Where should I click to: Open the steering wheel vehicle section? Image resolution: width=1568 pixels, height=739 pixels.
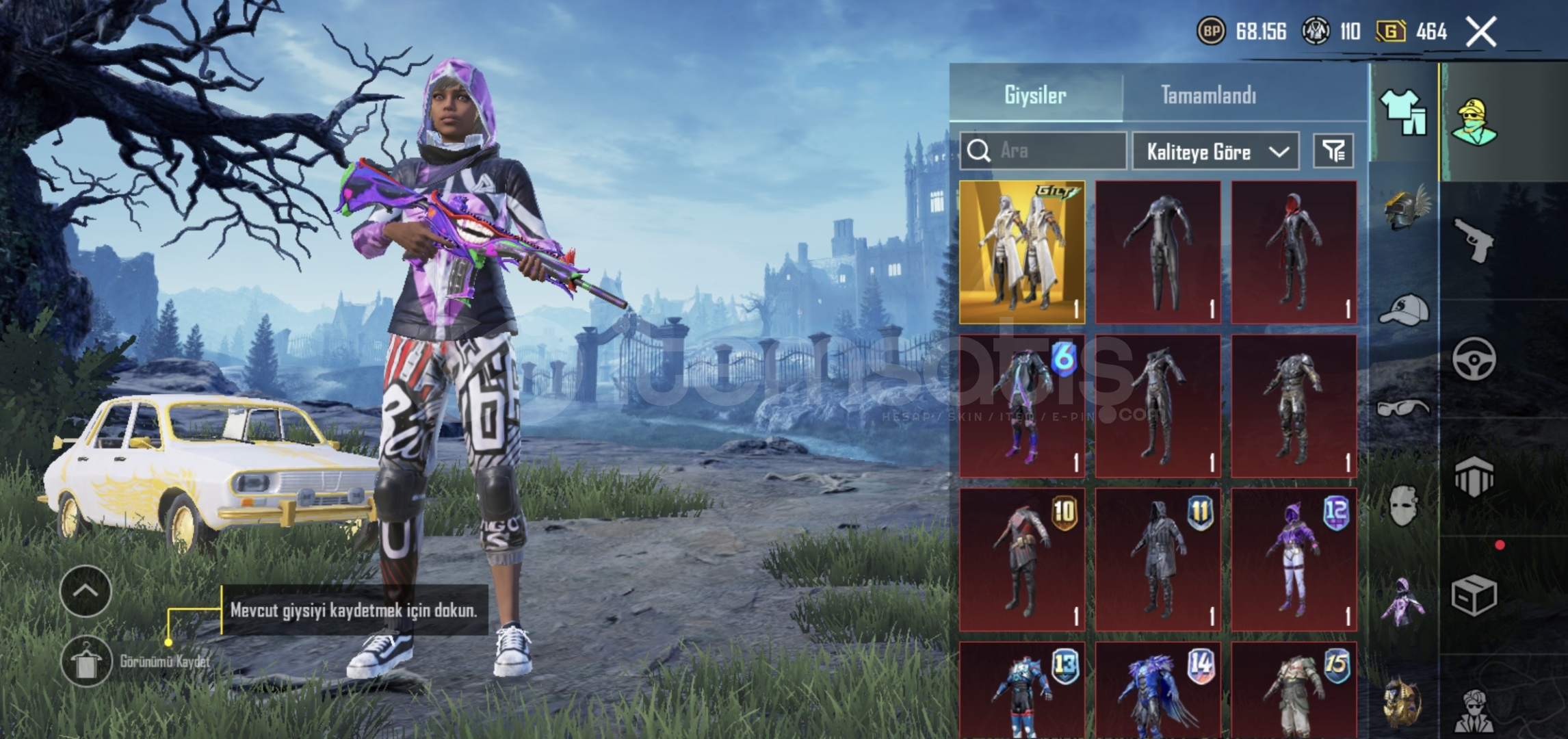click(1474, 358)
